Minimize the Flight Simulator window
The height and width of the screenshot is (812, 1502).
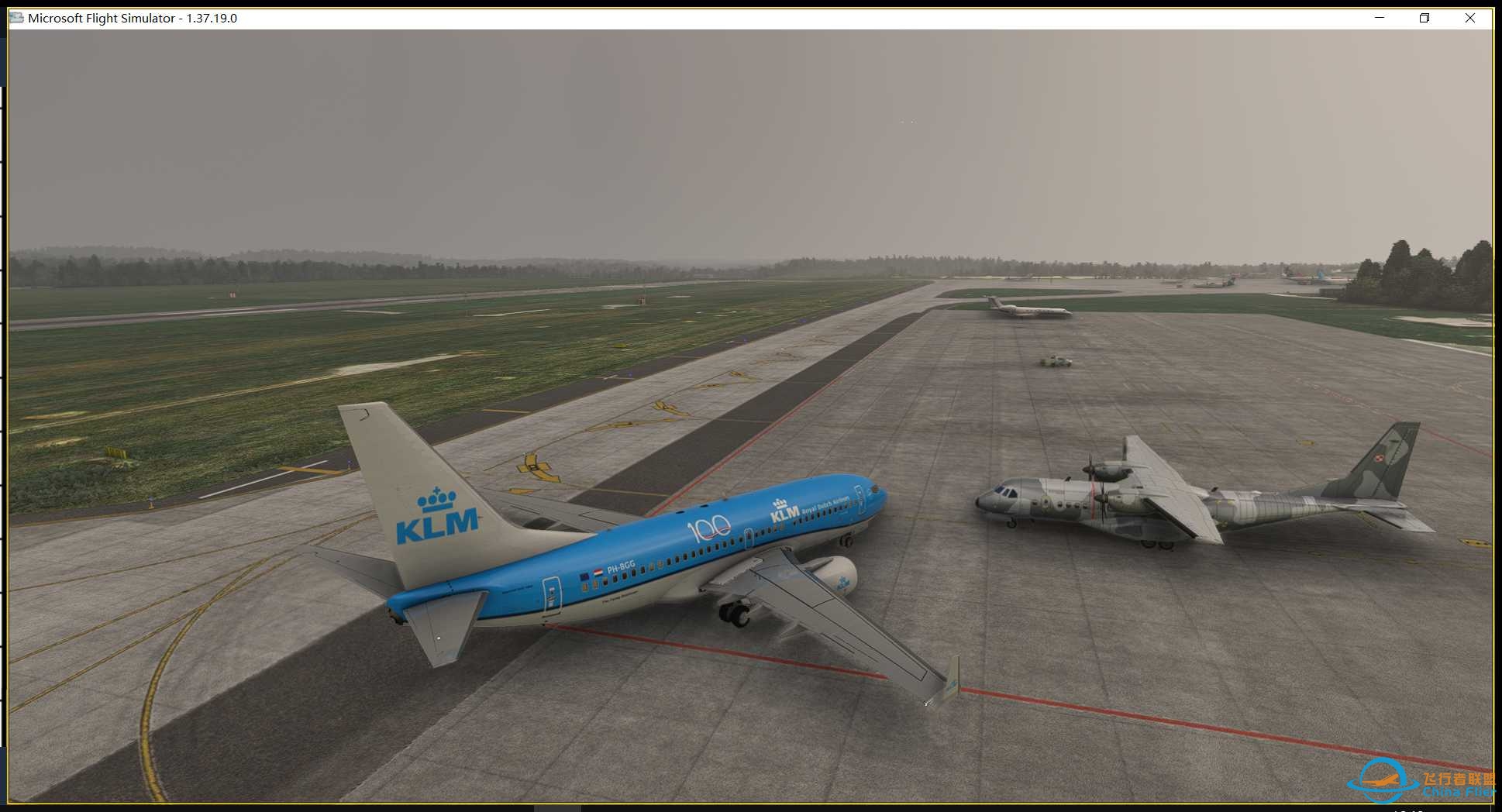click(x=1378, y=17)
